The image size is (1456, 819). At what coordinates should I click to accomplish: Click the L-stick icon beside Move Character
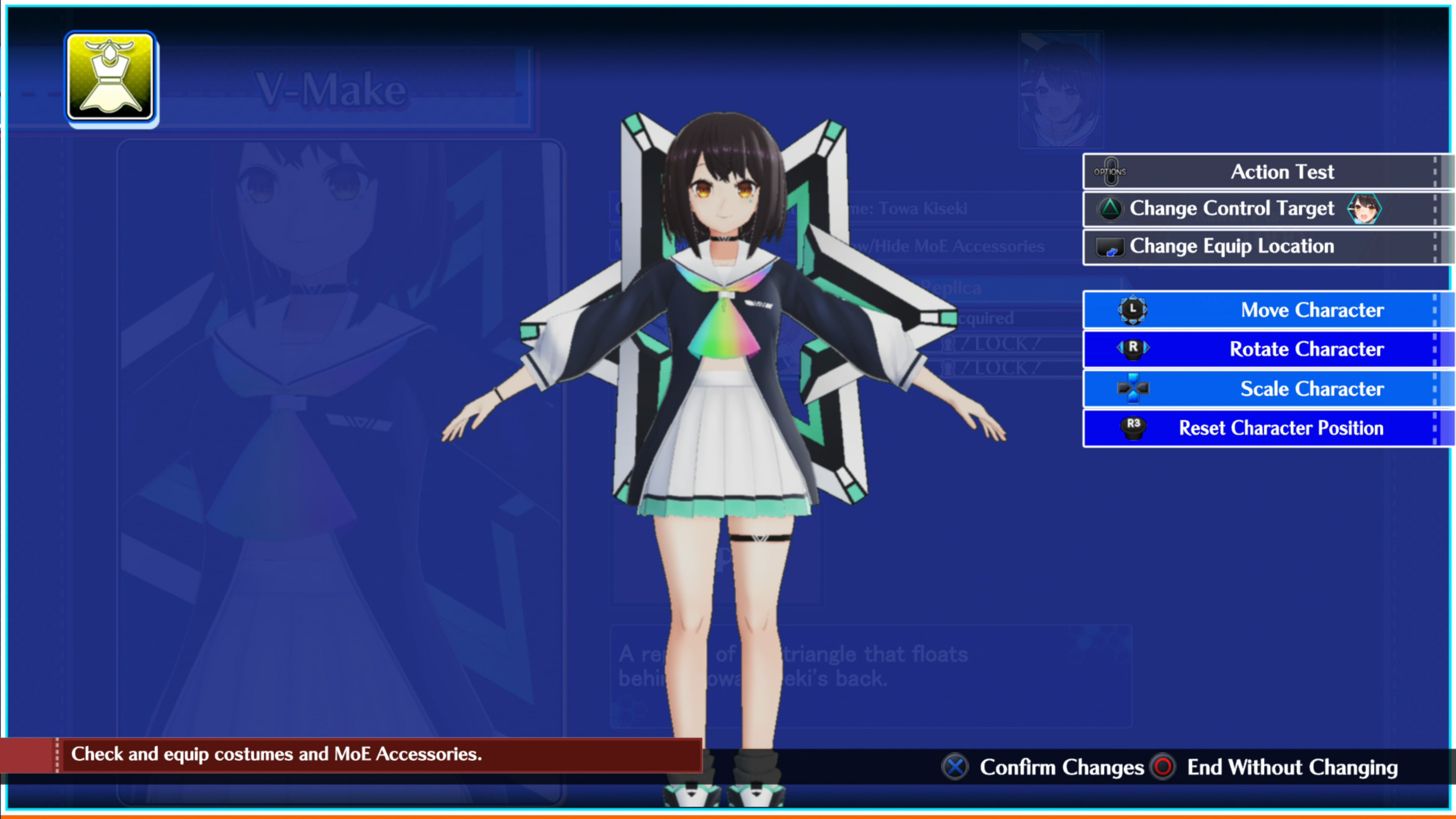[1133, 309]
